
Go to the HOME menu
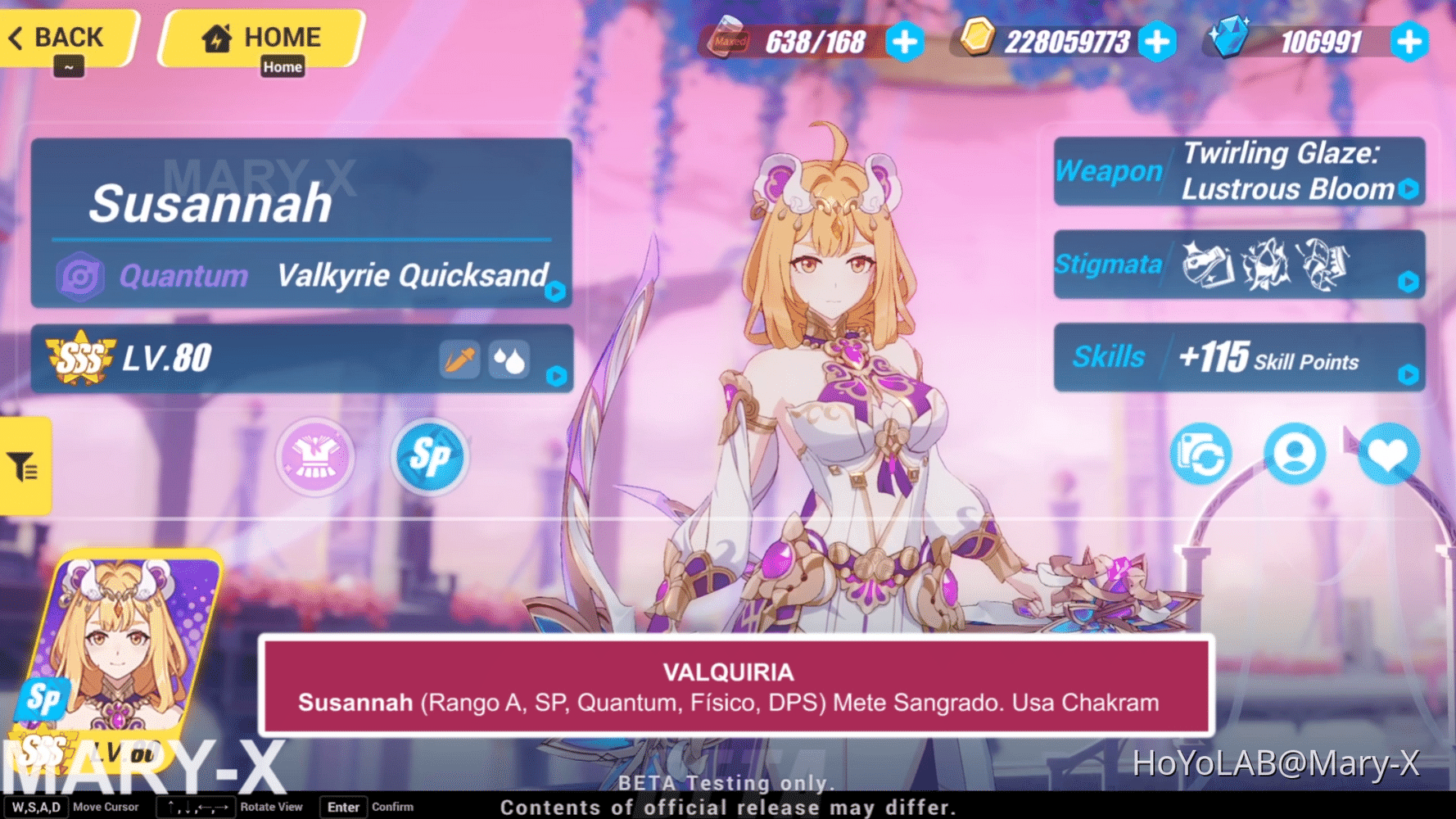[x=260, y=36]
